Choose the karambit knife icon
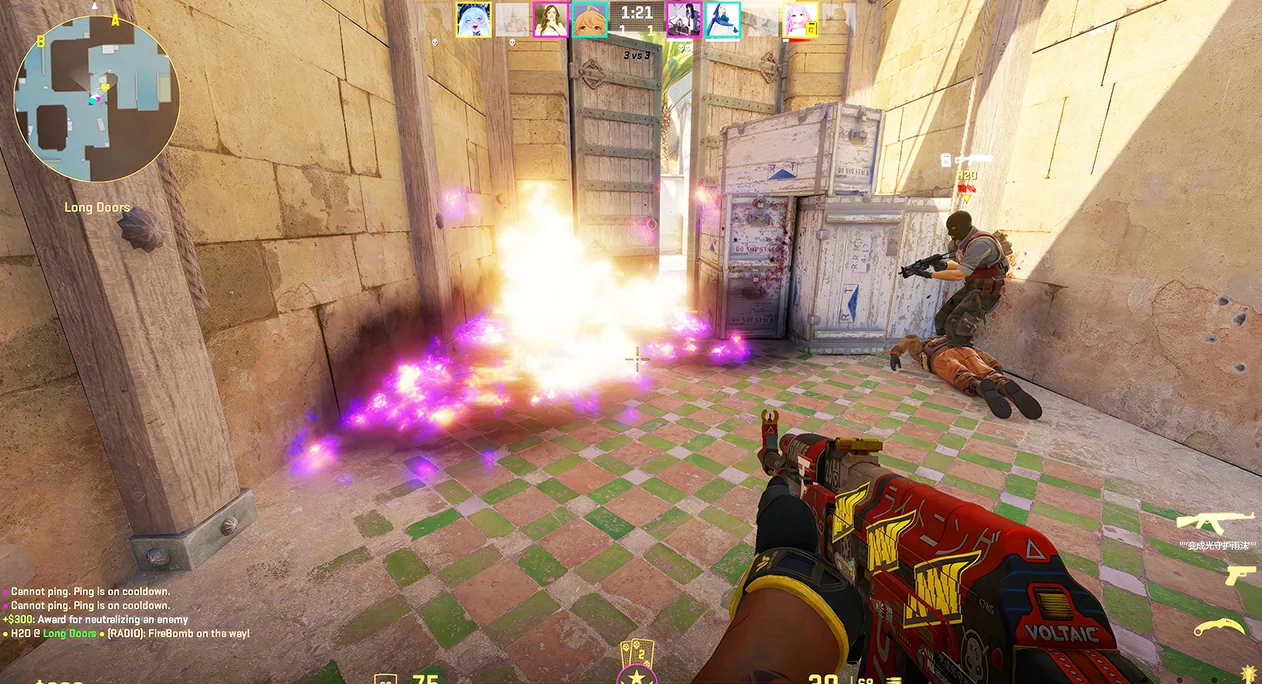The height and width of the screenshot is (684, 1262). (1219, 627)
